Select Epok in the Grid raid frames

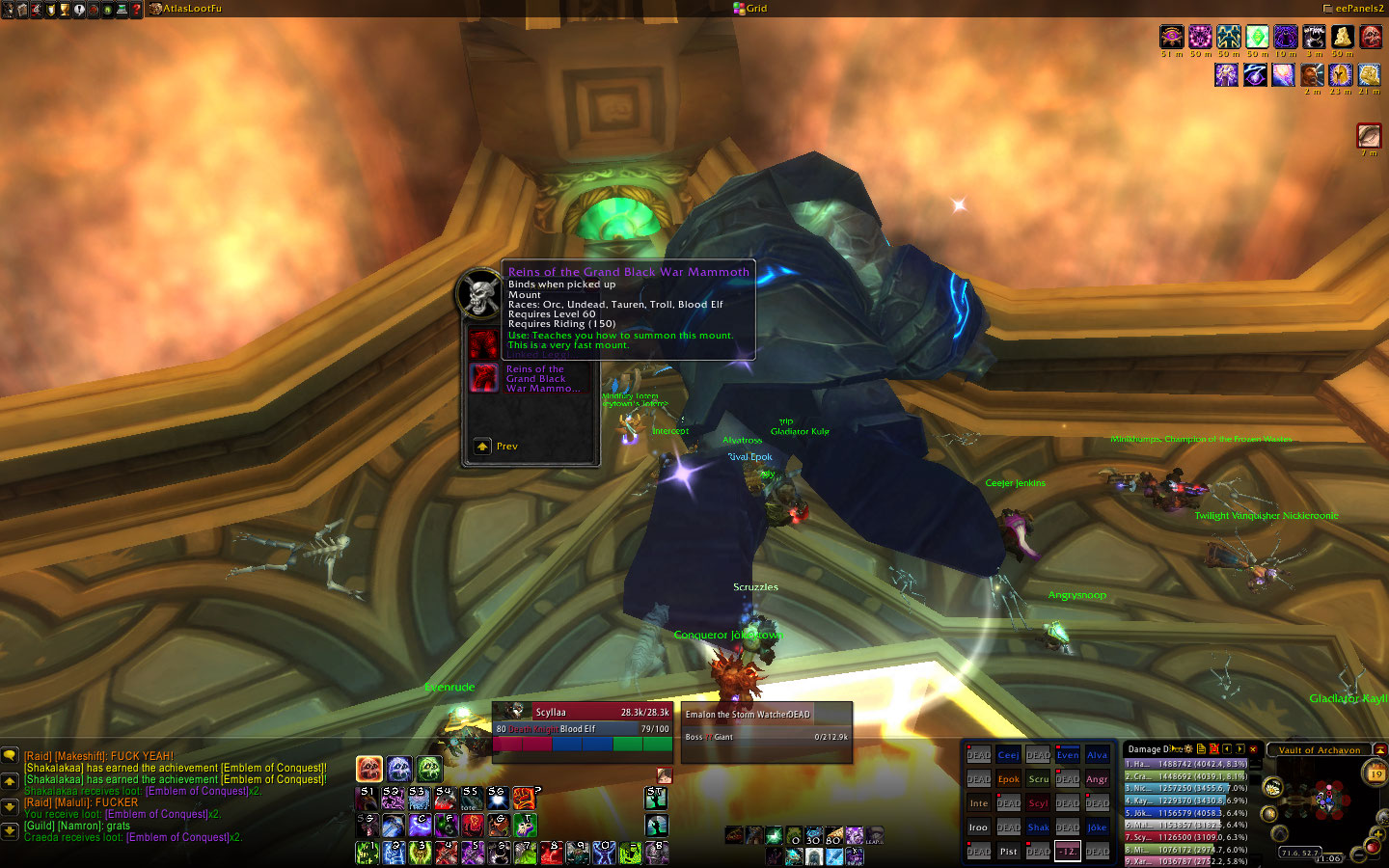(1008, 779)
